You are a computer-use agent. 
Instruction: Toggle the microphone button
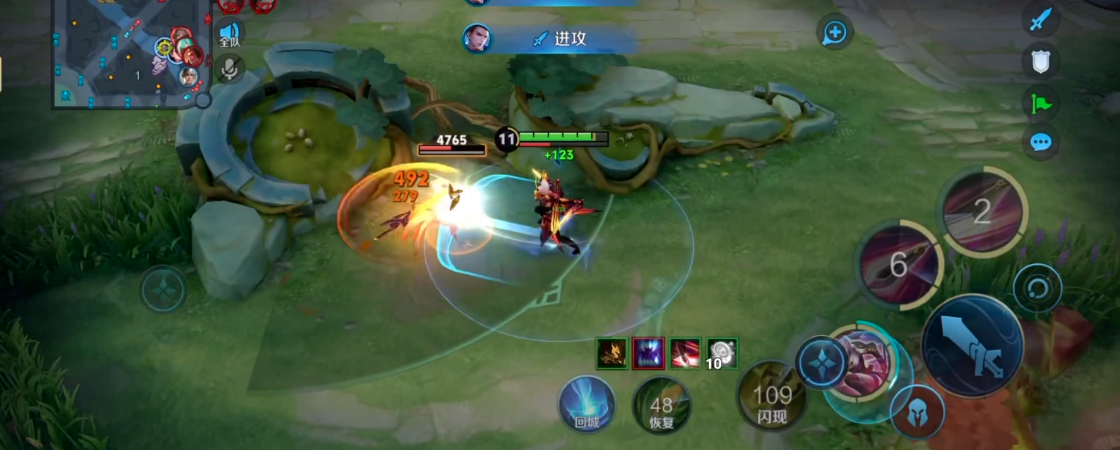[229, 68]
